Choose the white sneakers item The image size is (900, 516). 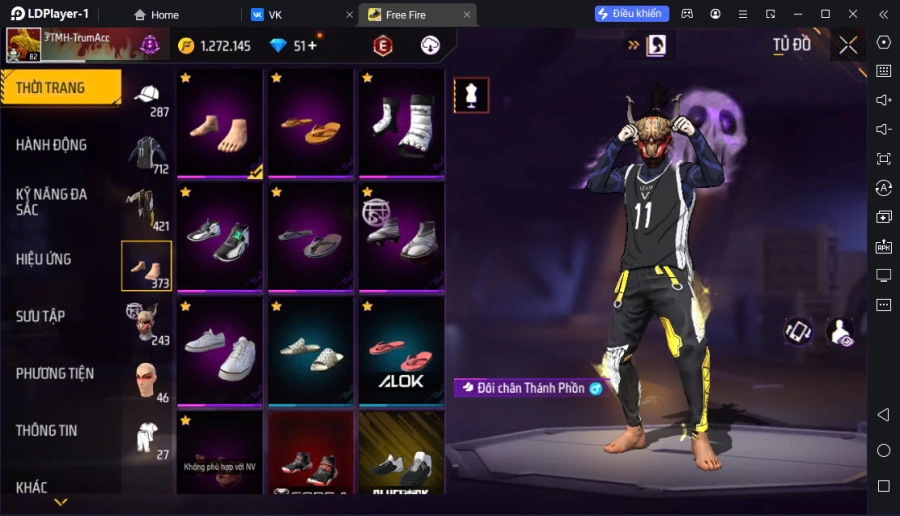pyautogui.click(x=219, y=351)
